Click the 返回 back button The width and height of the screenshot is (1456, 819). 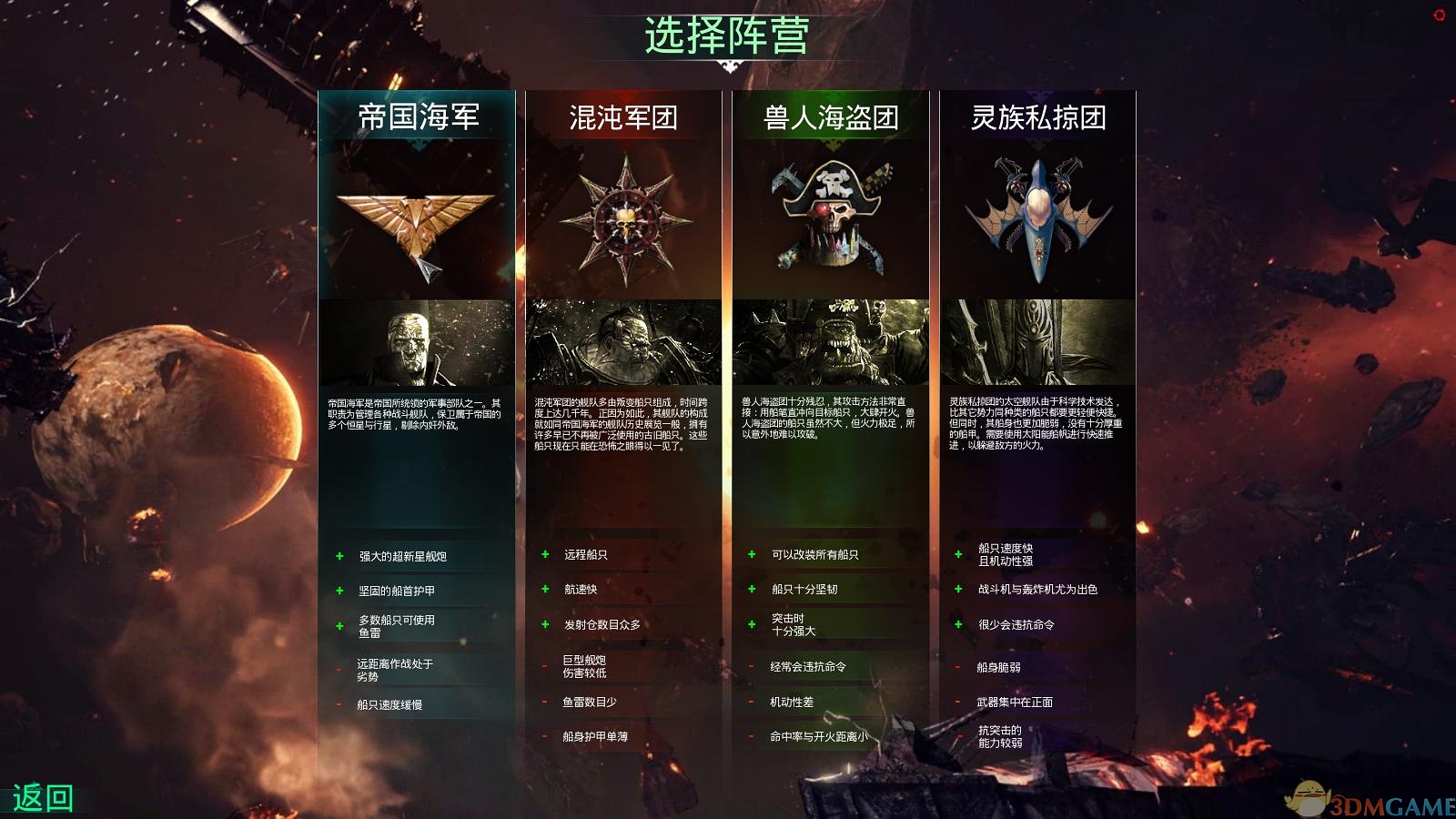[x=43, y=794]
